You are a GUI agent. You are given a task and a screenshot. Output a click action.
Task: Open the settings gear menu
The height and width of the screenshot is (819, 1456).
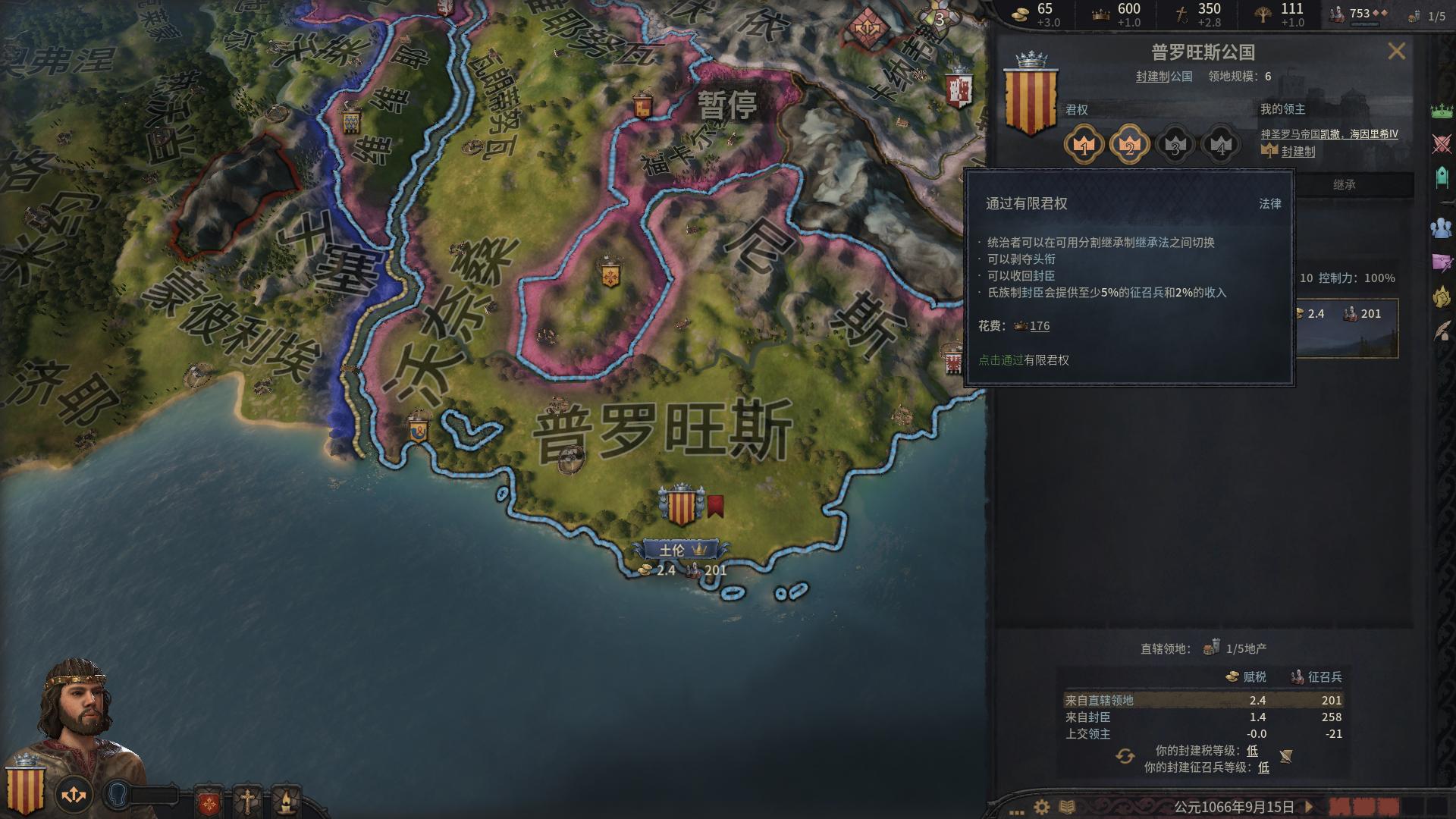pyautogui.click(x=1041, y=806)
